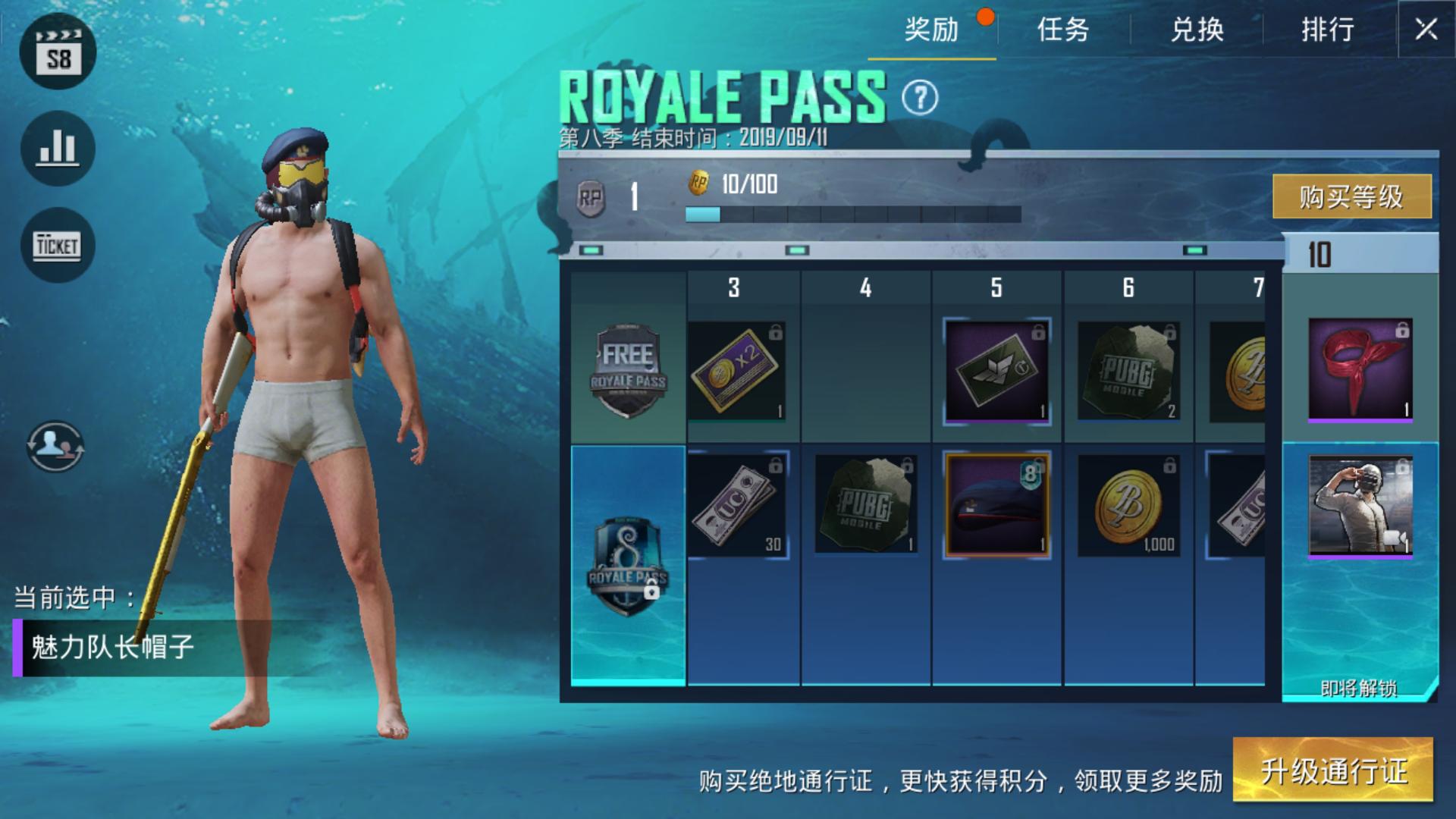Open the 任务 missions tab

1063,30
